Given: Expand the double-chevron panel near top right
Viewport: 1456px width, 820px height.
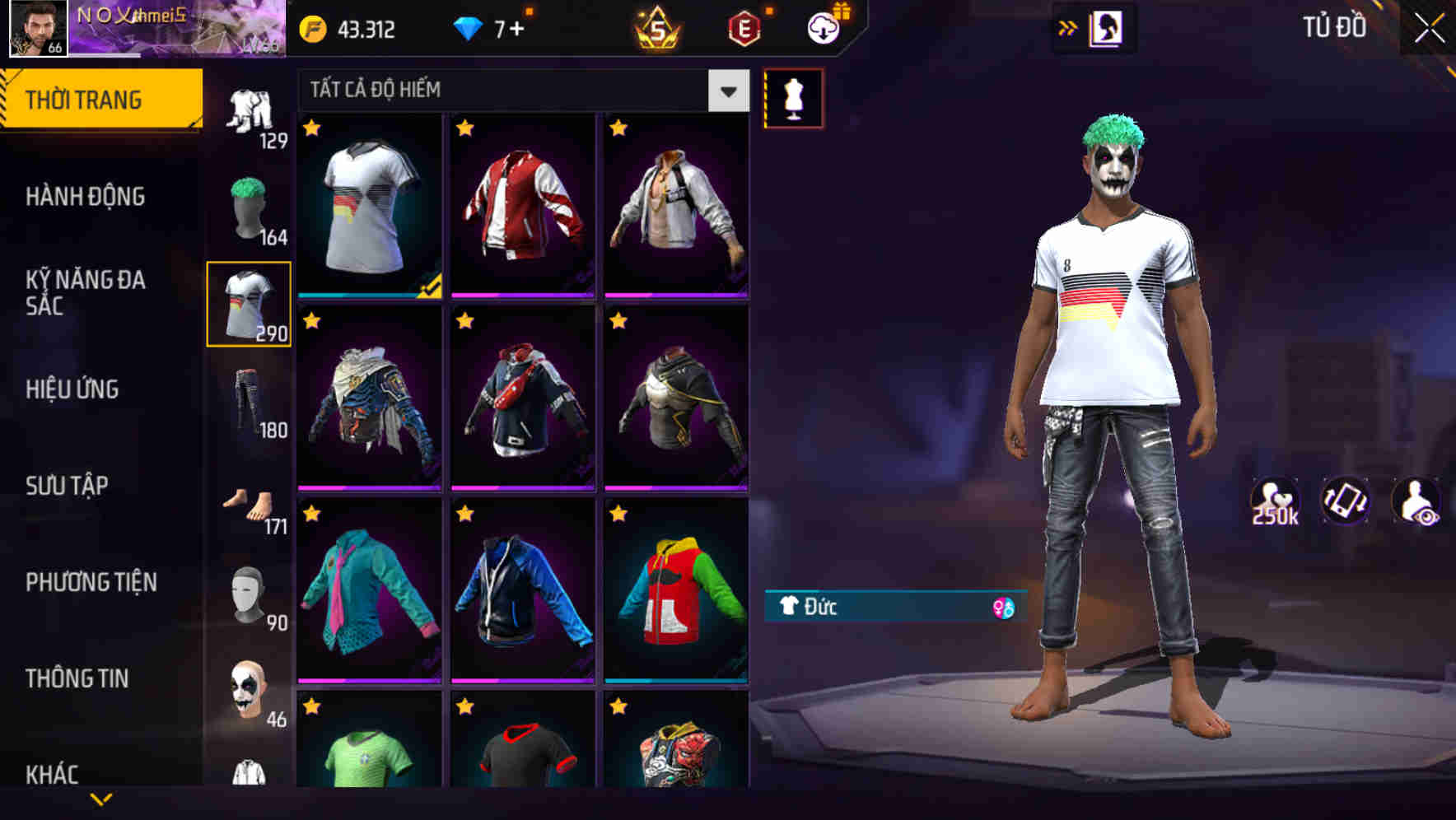Looking at the screenshot, I should pos(1068,27).
